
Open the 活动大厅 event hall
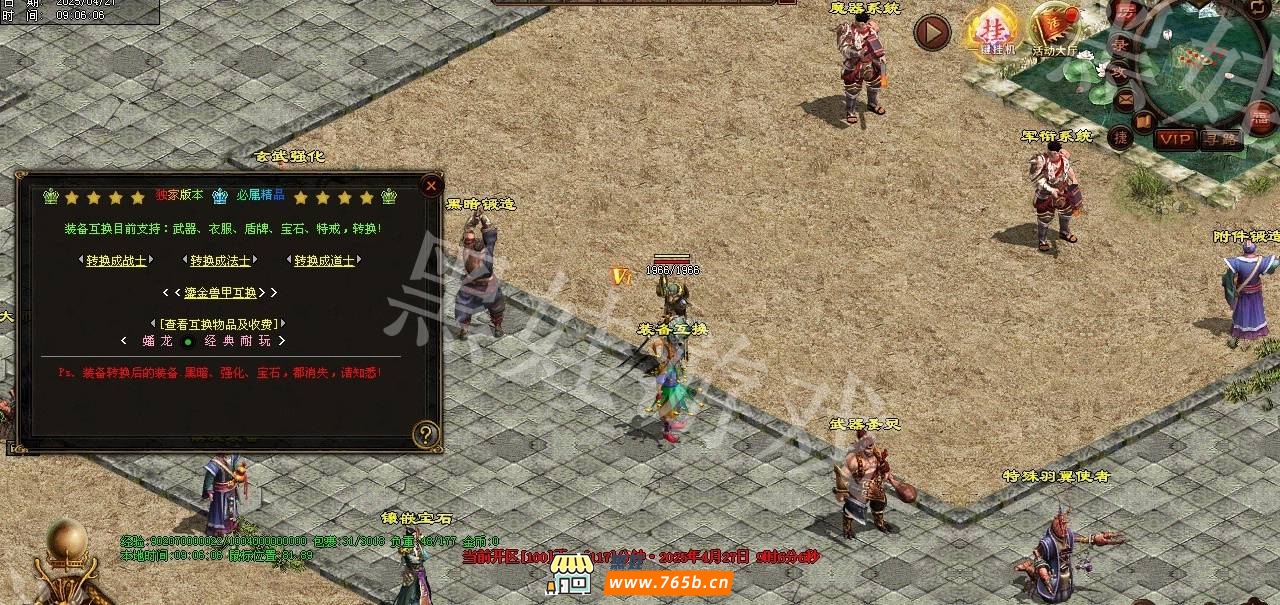click(x=1055, y=31)
